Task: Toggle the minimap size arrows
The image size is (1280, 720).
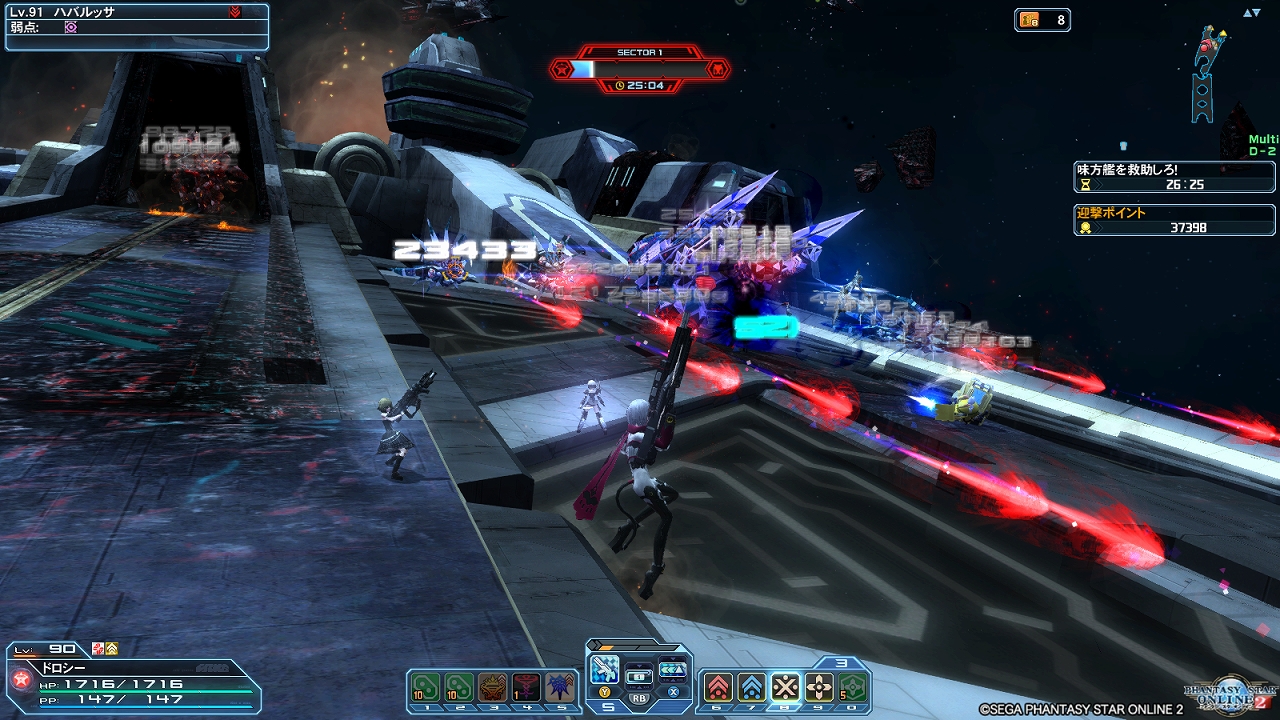Action: 1251,14
